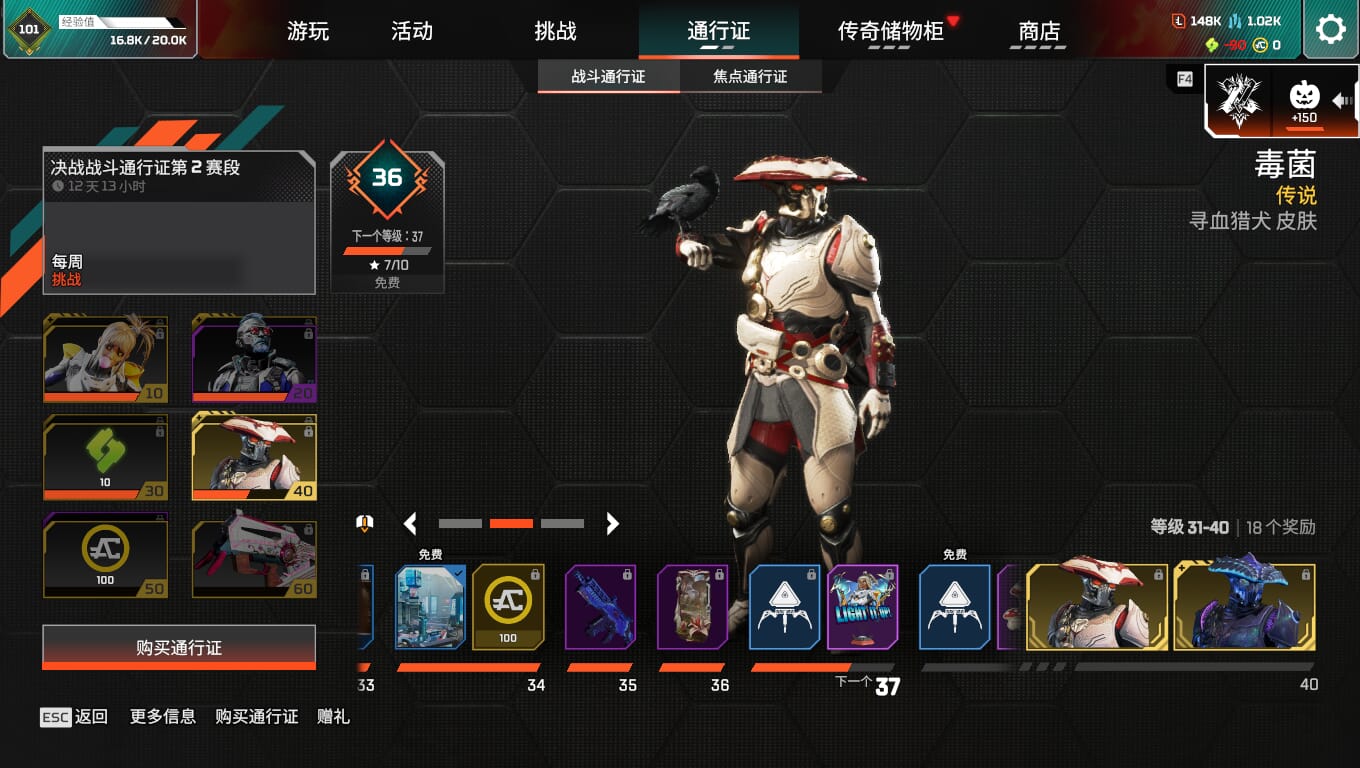The height and width of the screenshot is (768, 1360).
Task: Open the 挑战 (Challenges) menu
Action: [x=555, y=31]
